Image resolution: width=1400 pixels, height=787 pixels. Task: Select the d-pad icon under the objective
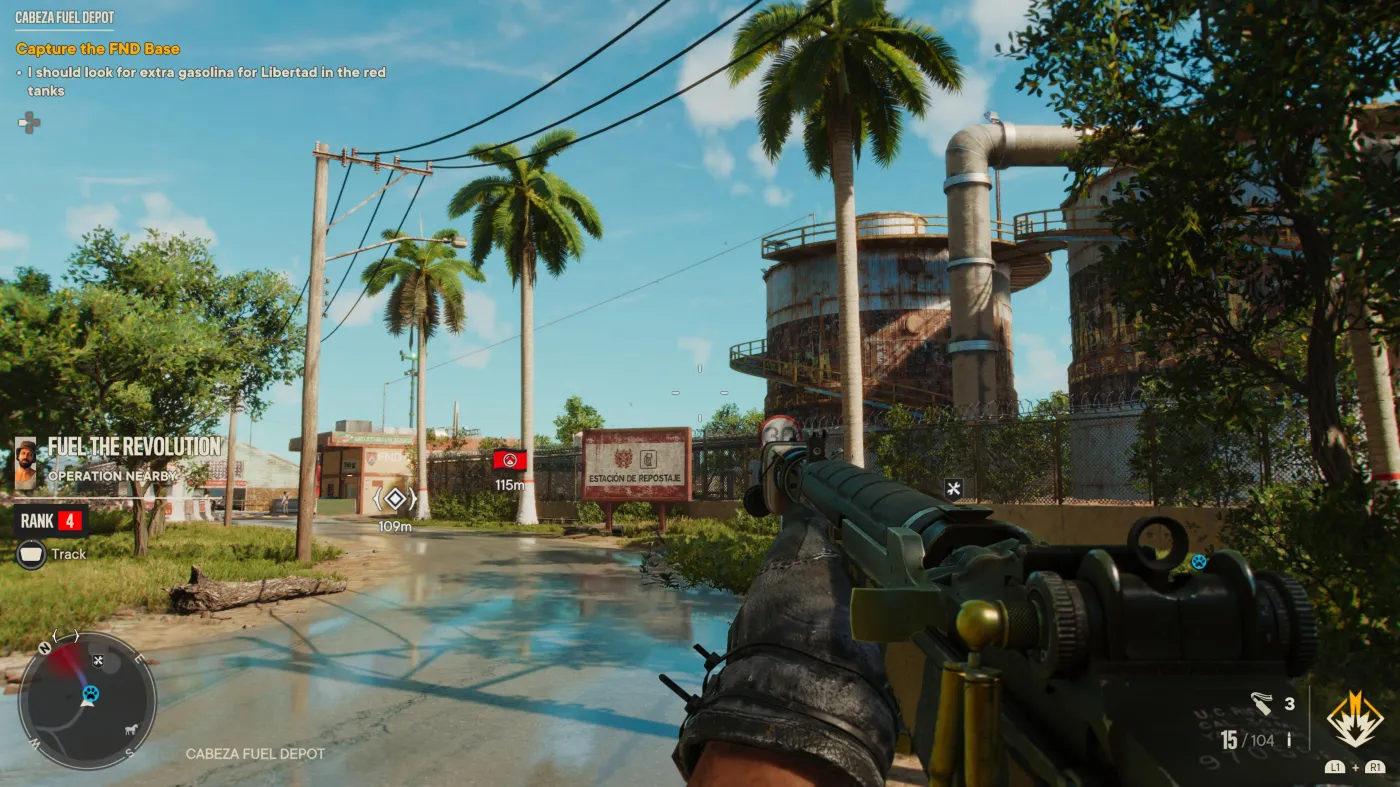[x=30, y=123]
